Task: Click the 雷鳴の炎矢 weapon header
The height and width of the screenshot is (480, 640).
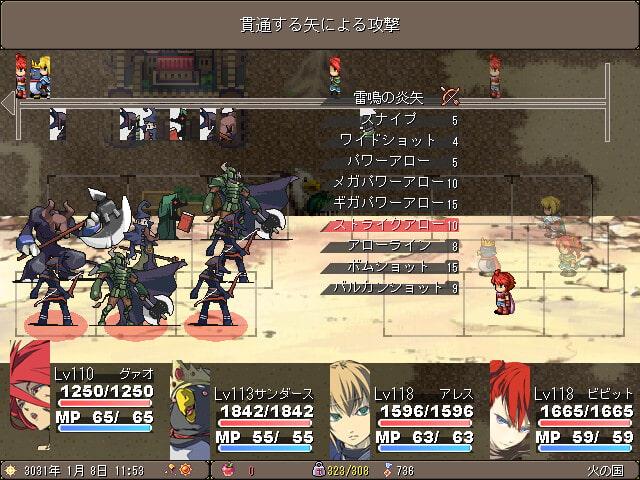Action: (x=392, y=98)
